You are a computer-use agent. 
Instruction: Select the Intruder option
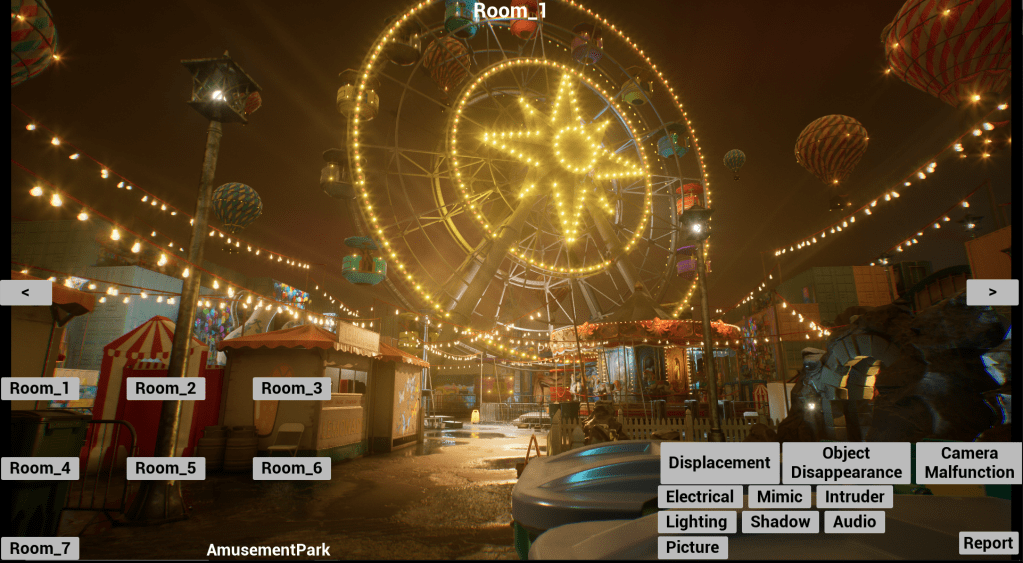coord(854,497)
